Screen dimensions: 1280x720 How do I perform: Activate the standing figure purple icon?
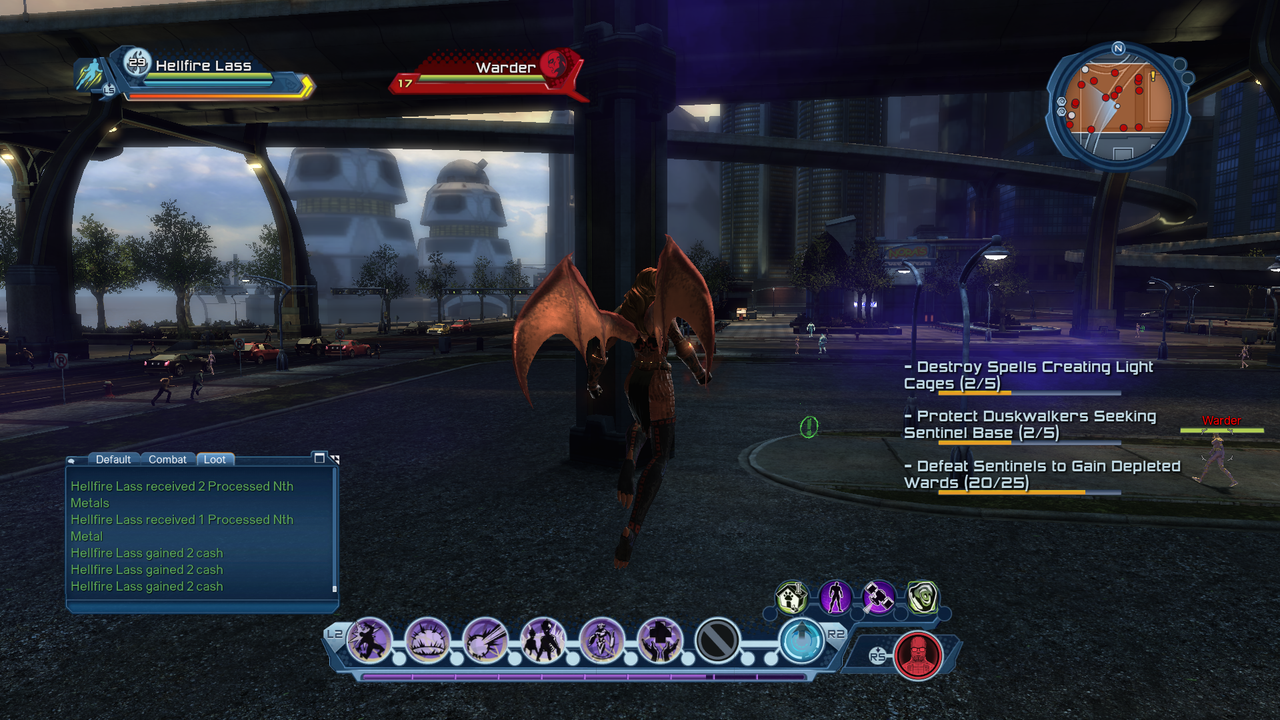tap(835, 598)
